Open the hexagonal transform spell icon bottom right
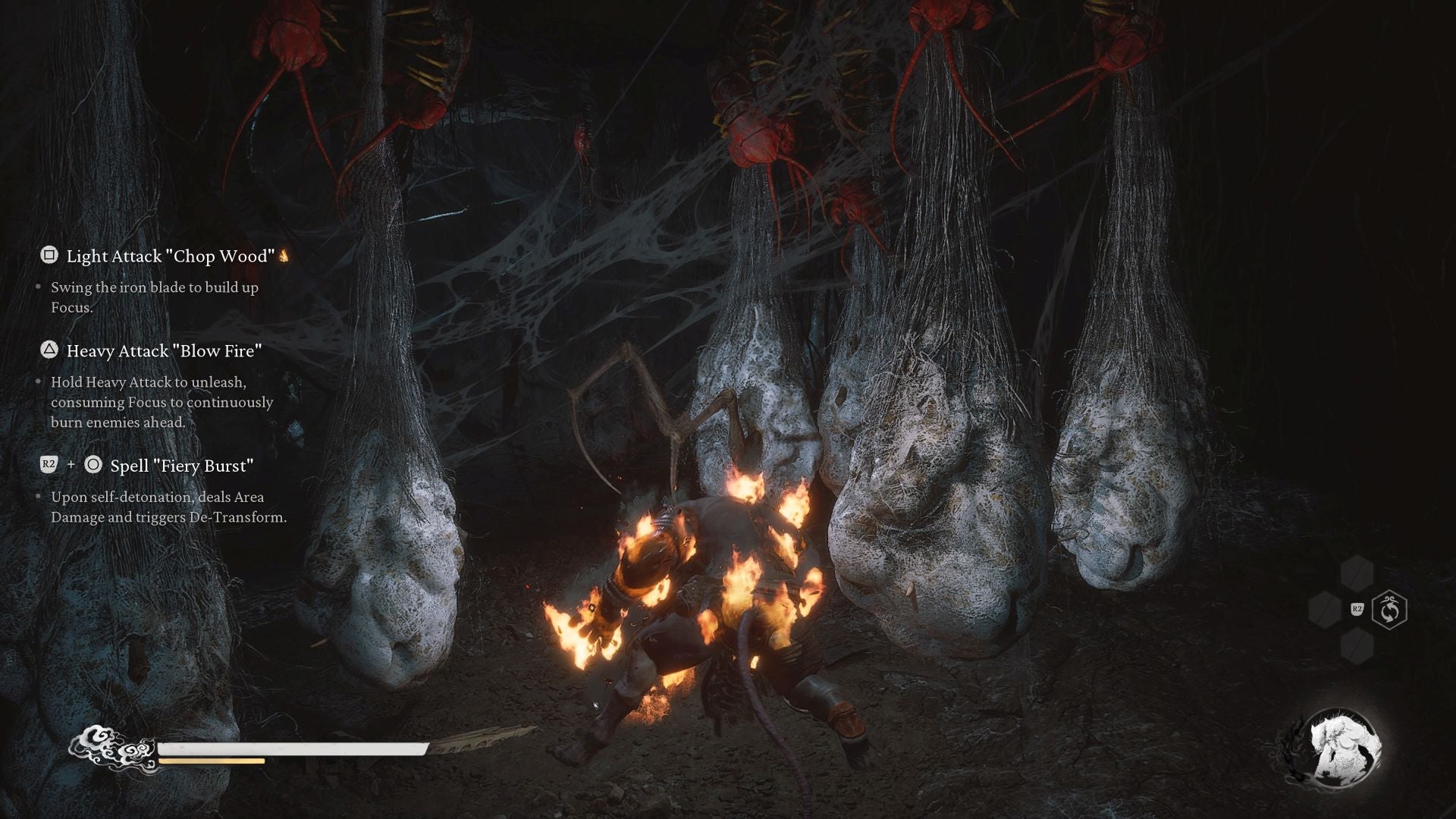Viewport: 1456px width, 819px height. tap(1389, 610)
